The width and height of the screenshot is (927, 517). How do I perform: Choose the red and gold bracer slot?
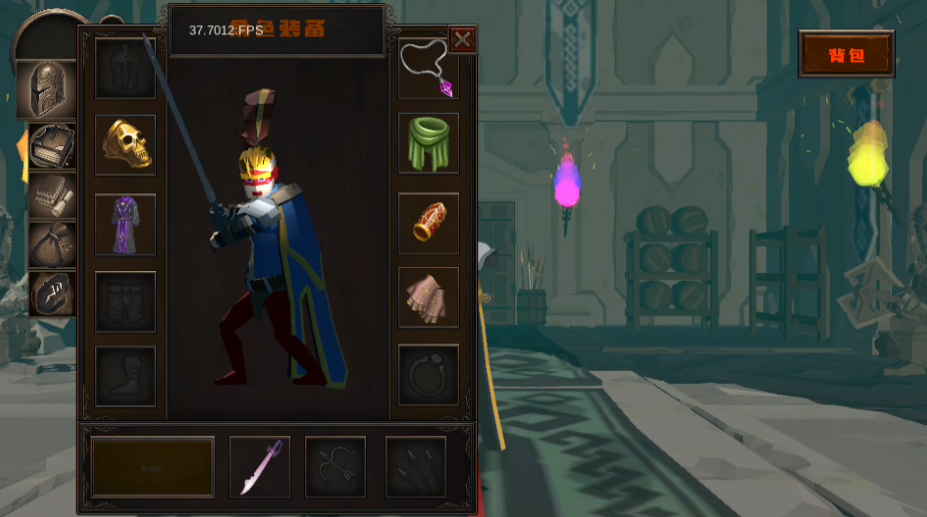click(428, 223)
